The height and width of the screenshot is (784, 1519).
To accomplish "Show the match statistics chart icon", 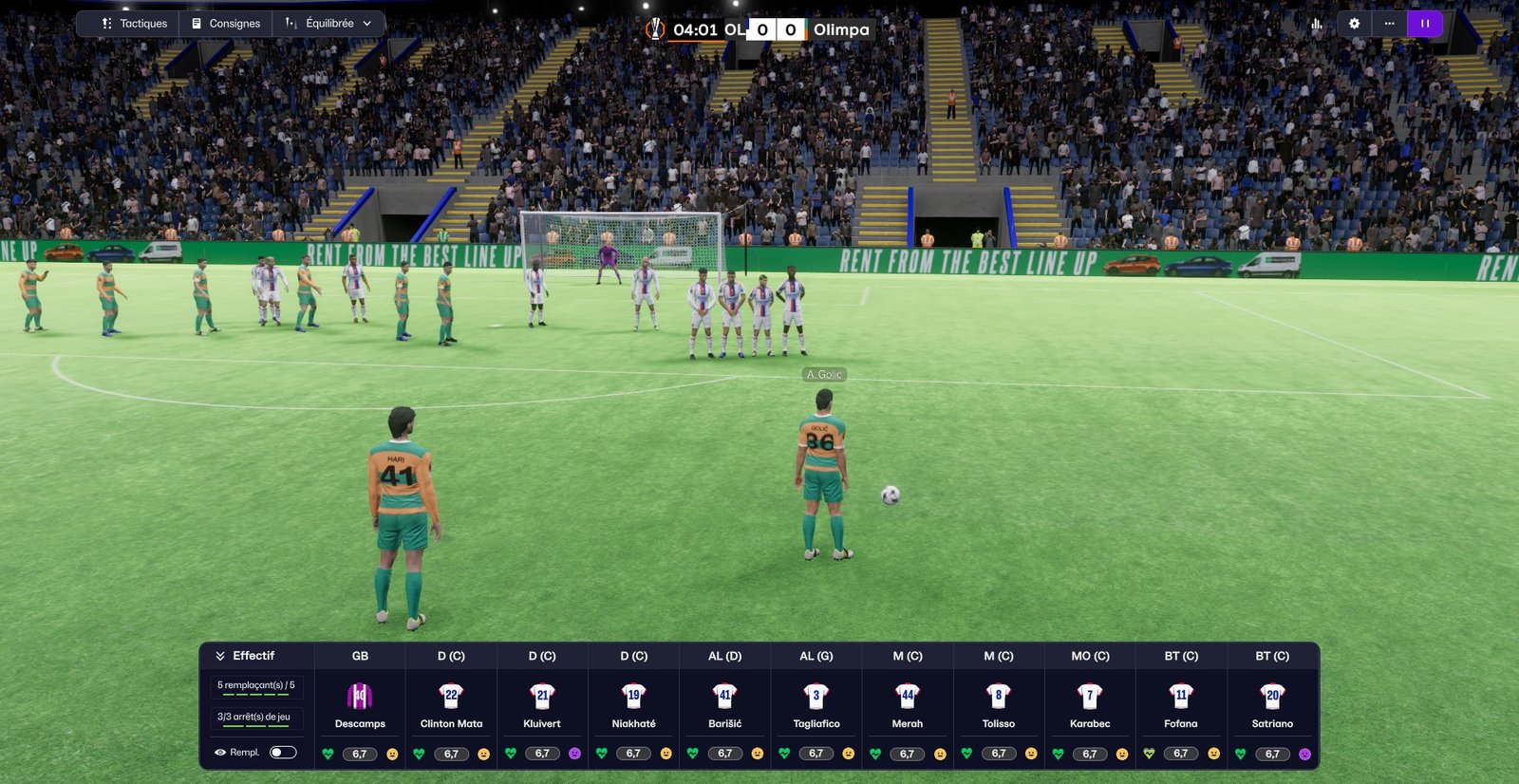I will tap(1317, 24).
